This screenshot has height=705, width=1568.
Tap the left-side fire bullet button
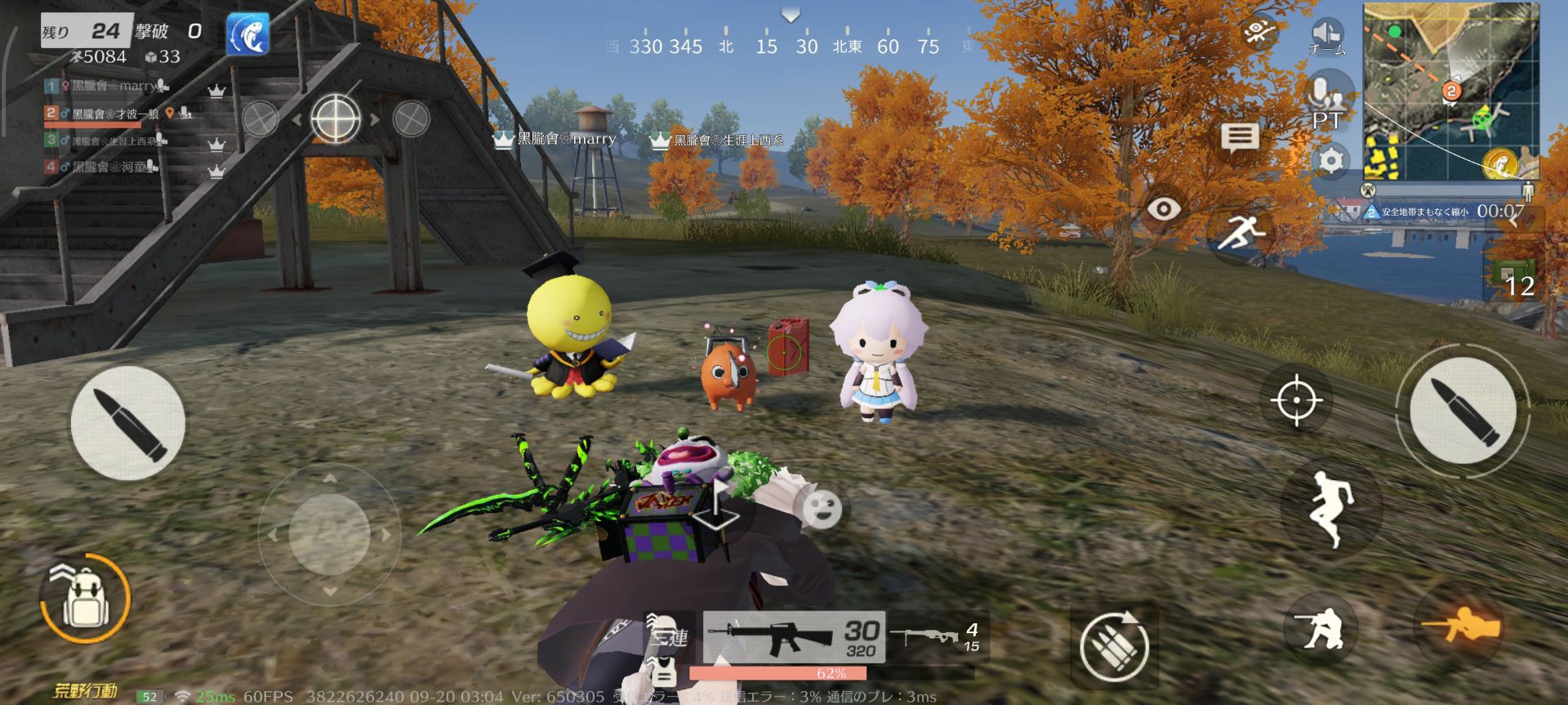coord(127,422)
